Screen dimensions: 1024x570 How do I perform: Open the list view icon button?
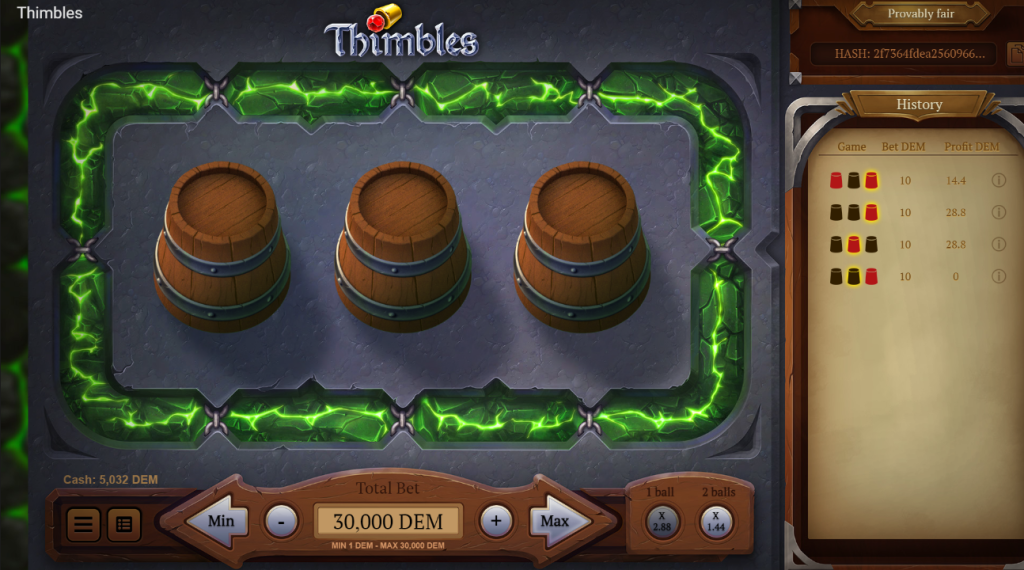point(124,523)
